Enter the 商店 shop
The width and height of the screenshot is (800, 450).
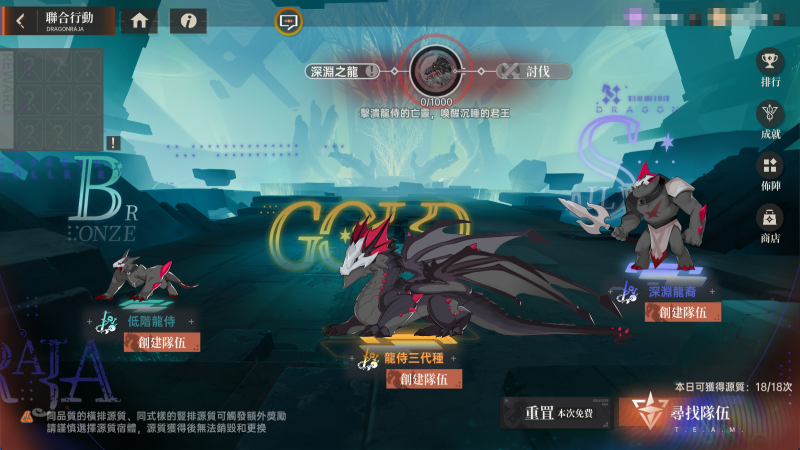(769, 222)
